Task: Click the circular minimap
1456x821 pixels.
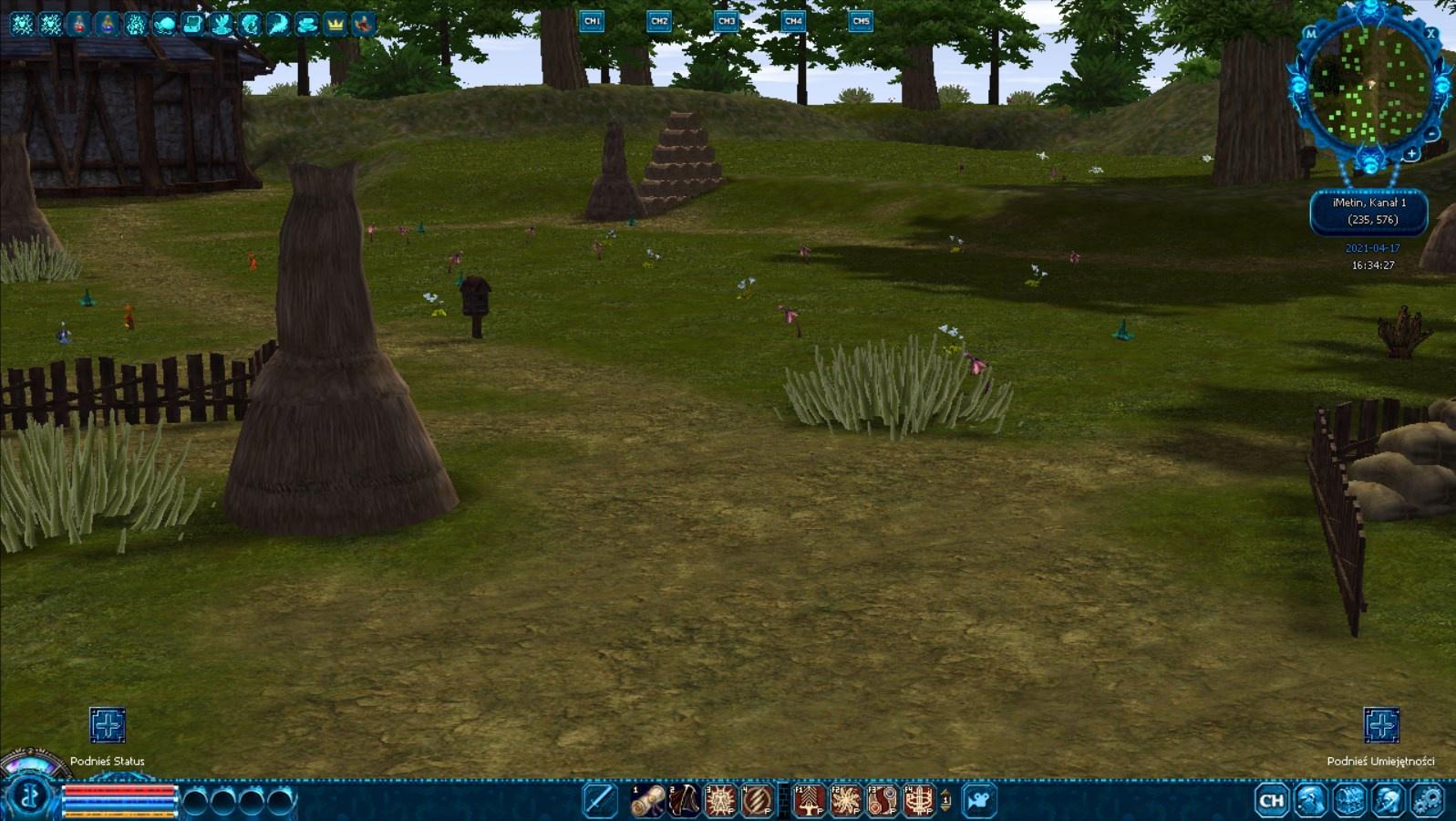Action: [1369, 87]
